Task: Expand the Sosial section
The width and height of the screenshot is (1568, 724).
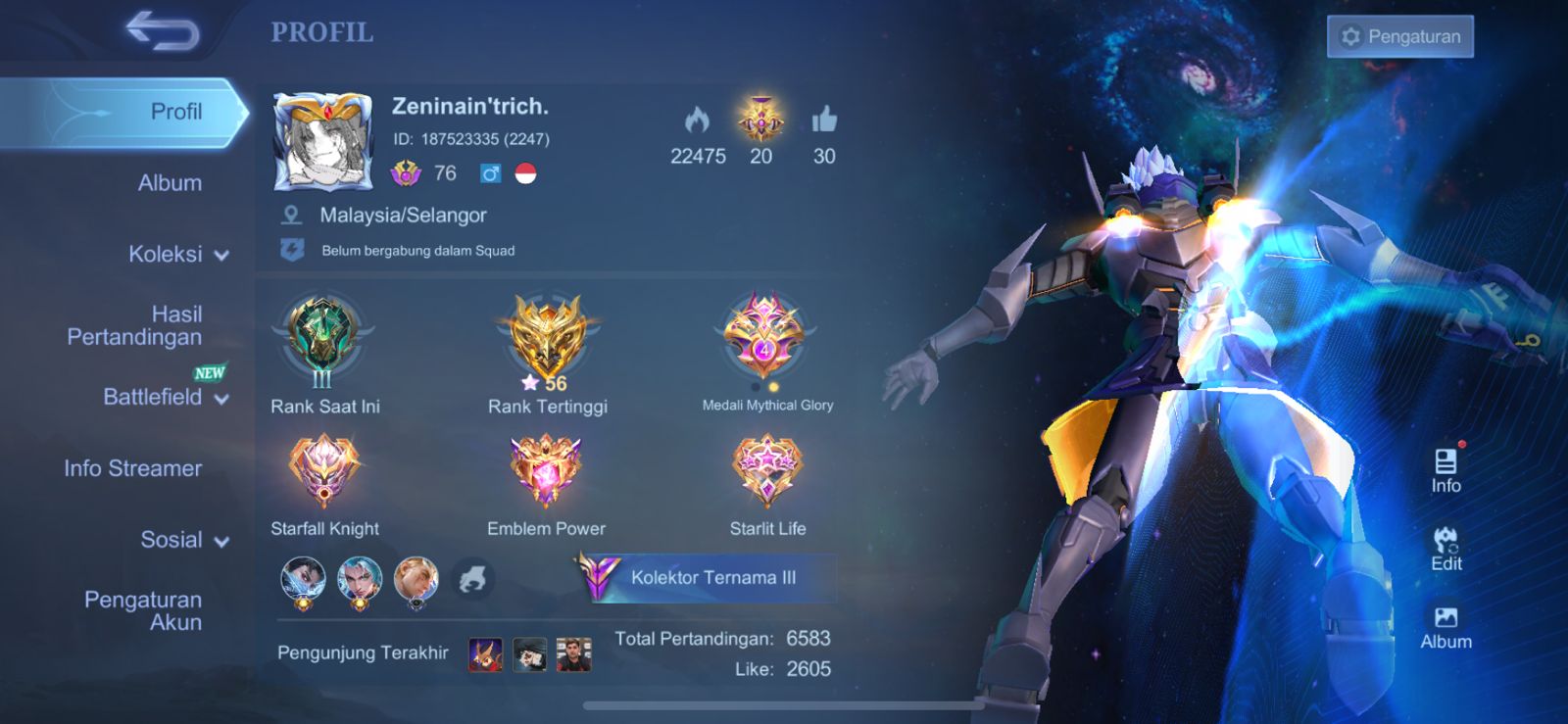Action: [184, 540]
